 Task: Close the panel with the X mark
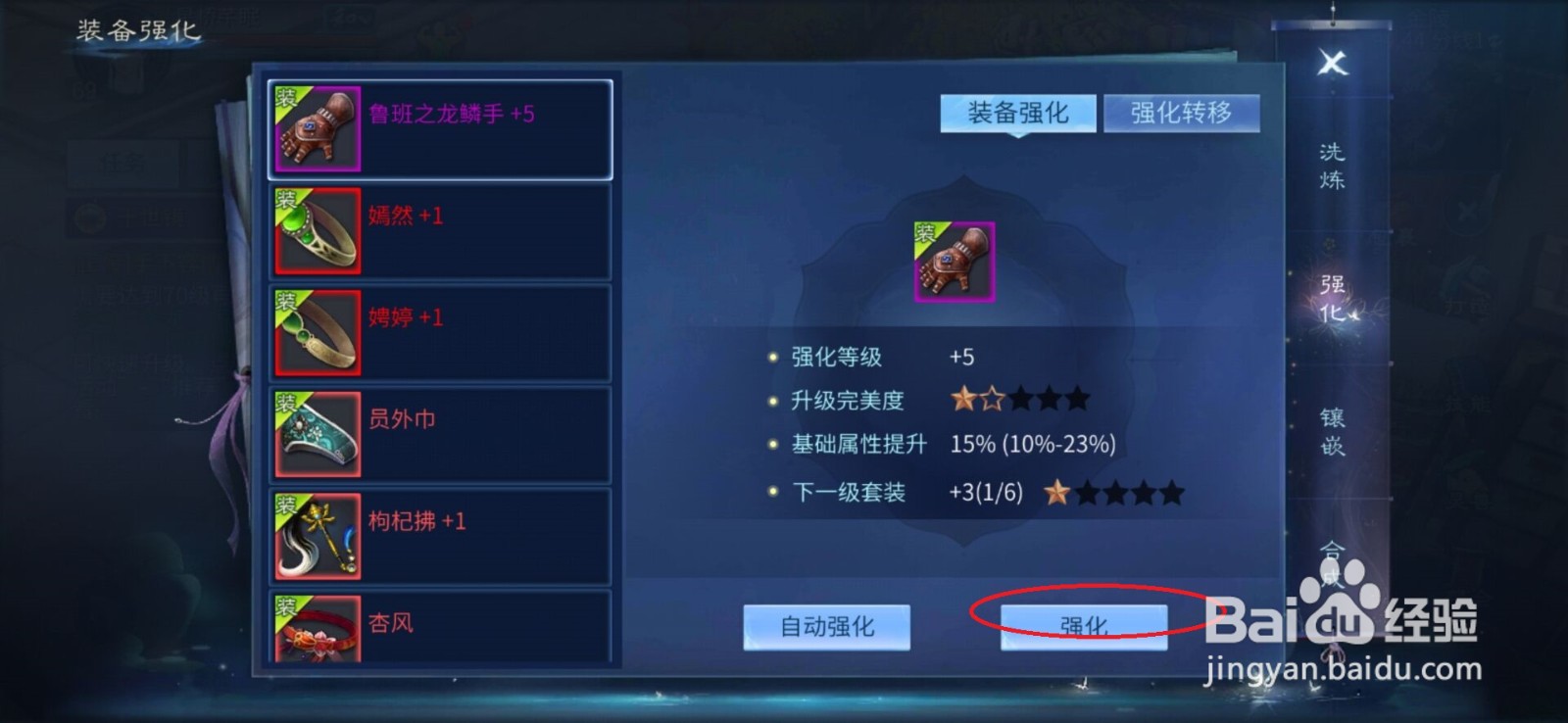coord(1331,61)
